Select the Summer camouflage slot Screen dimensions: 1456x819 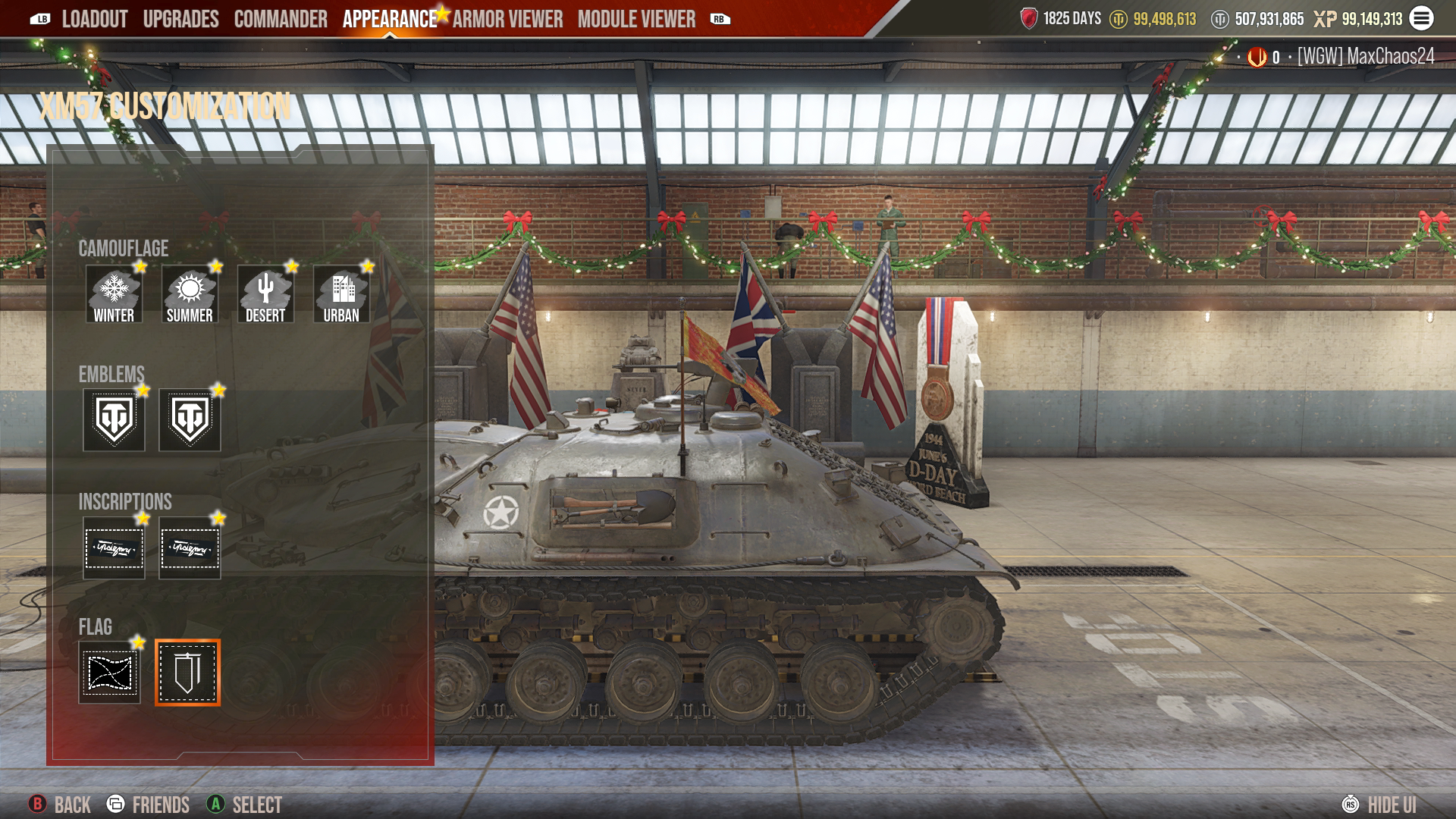[190, 294]
